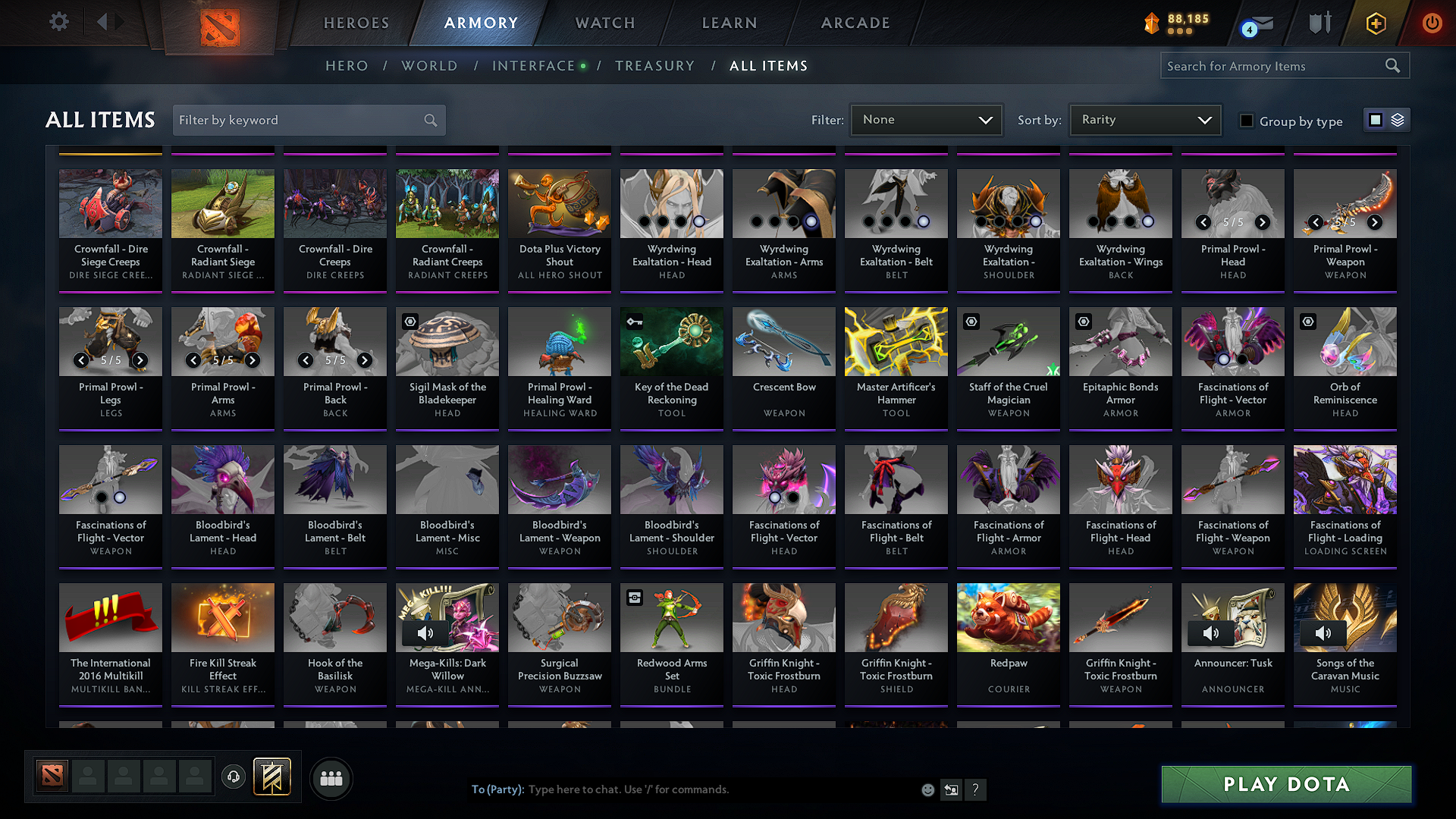Open the Sort by Rarity dropdown
1456x819 pixels.
[1144, 119]
